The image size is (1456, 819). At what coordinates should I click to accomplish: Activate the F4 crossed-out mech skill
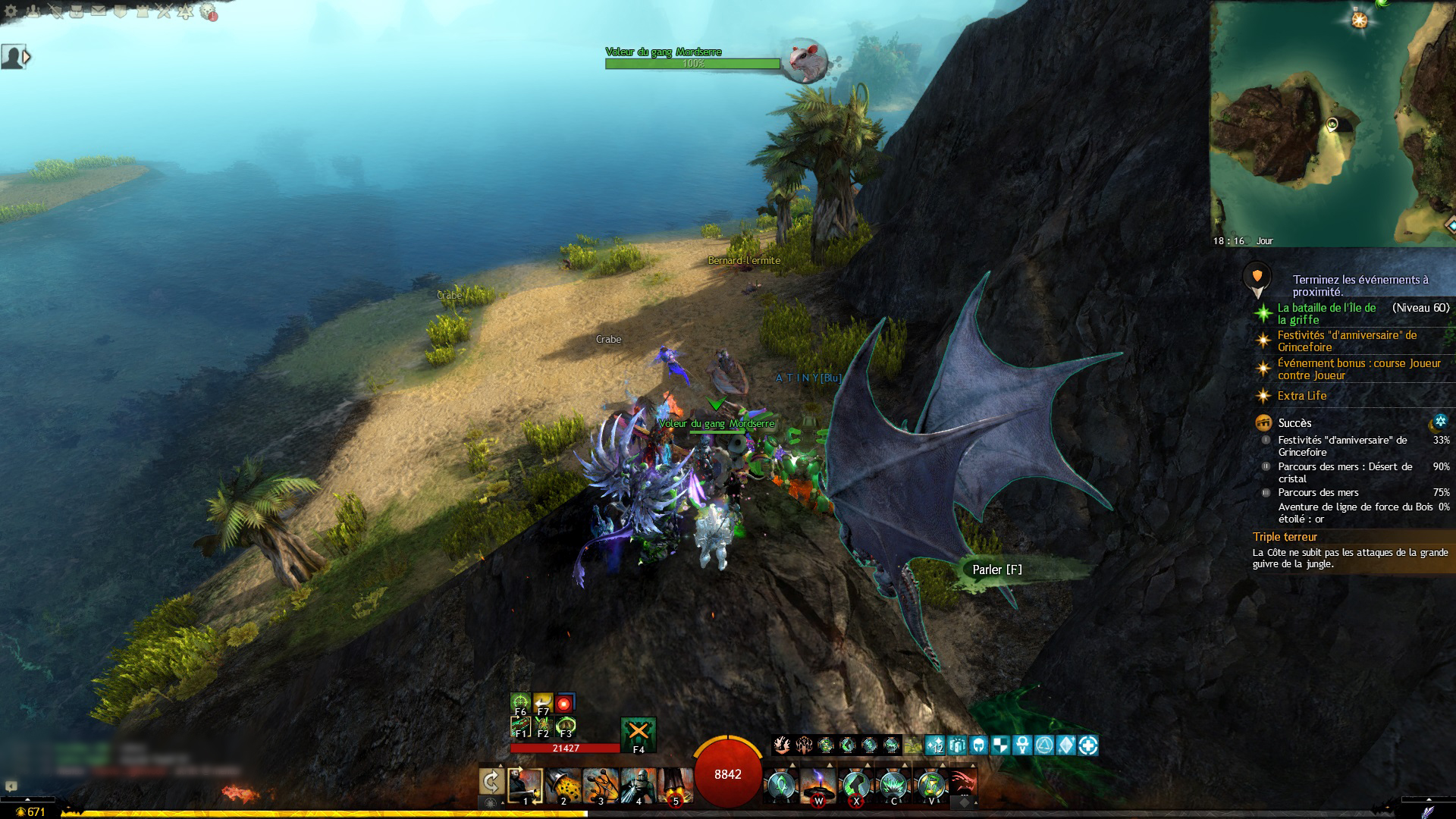[x=638, y=733]
